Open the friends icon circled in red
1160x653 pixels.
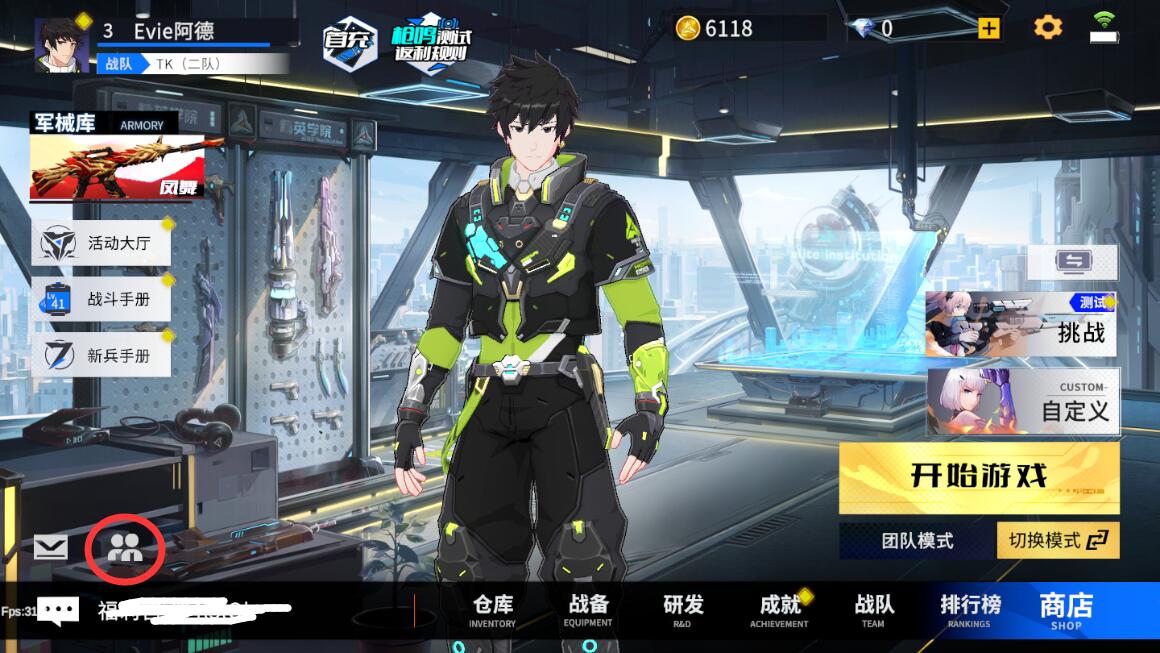(x=125, y=547)
